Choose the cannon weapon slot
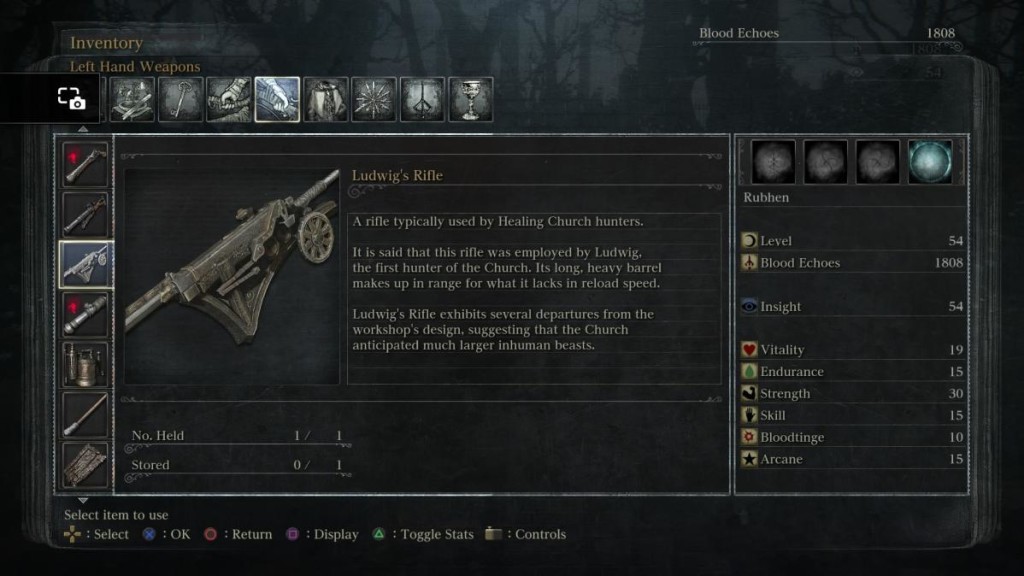The width and height of the screenshot is (1024, 576). (x=86, y=313)
